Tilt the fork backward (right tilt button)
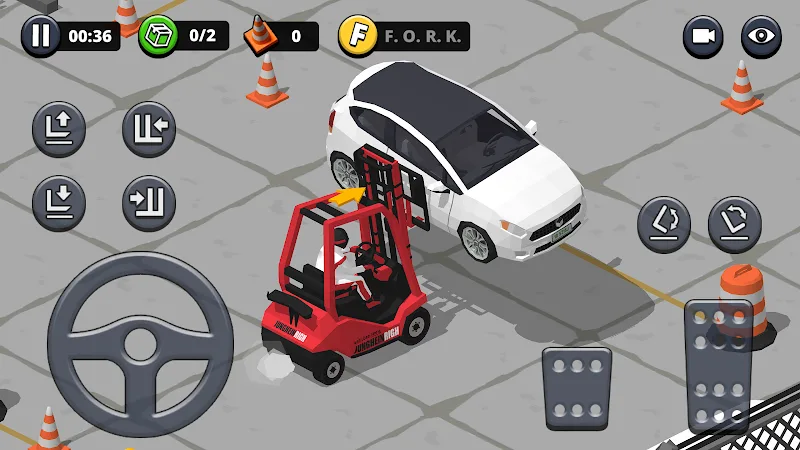 point(735,223)
